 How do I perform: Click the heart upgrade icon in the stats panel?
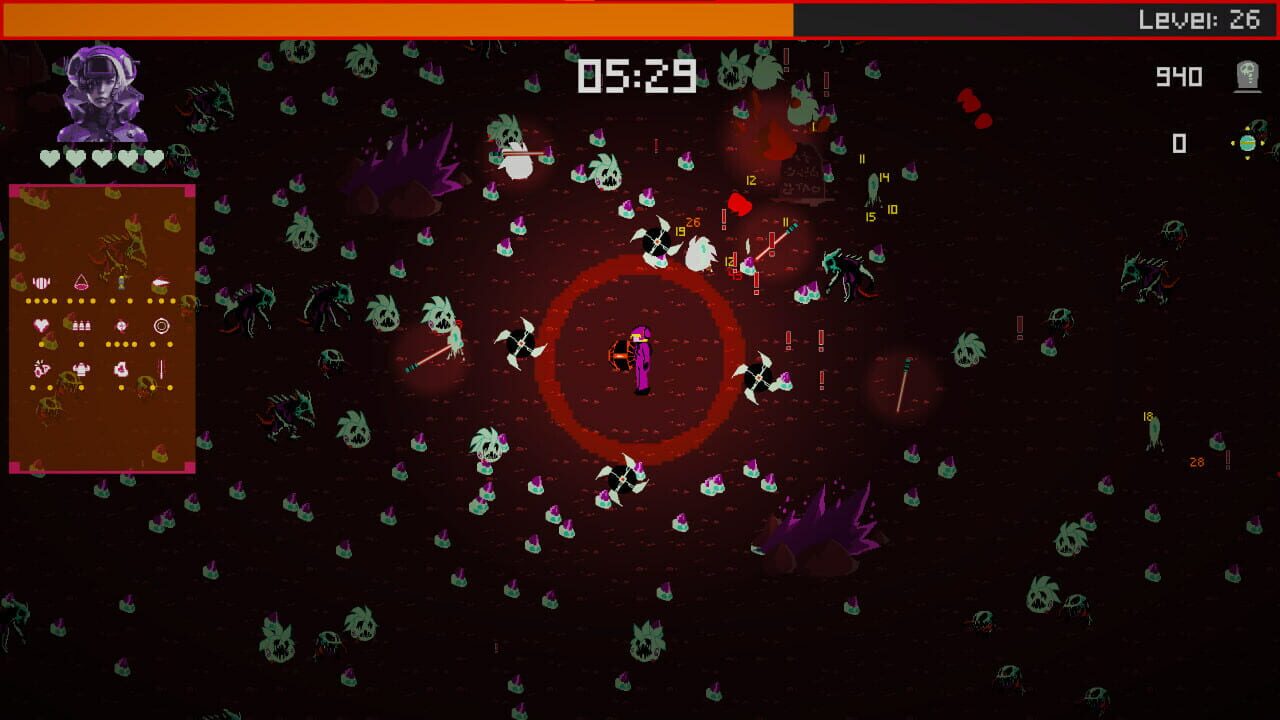[x=42, y=325]
